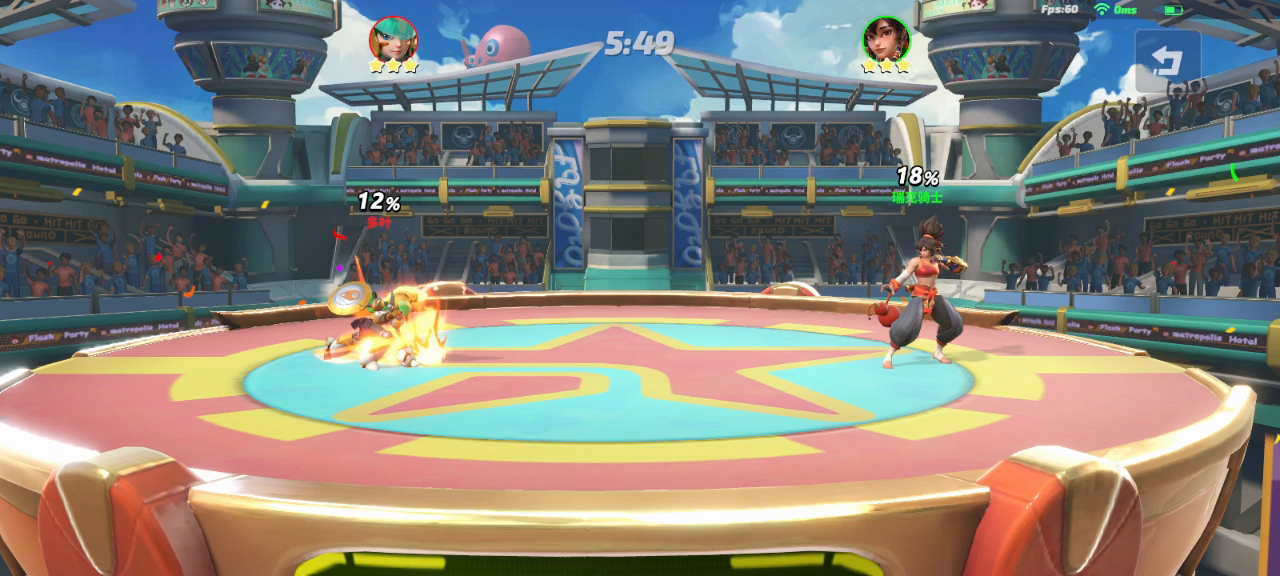Select the dark-haired fighter portrait
Image resolution: width=1280 pixels, height=576 pixels.
[x=886, y=40]
